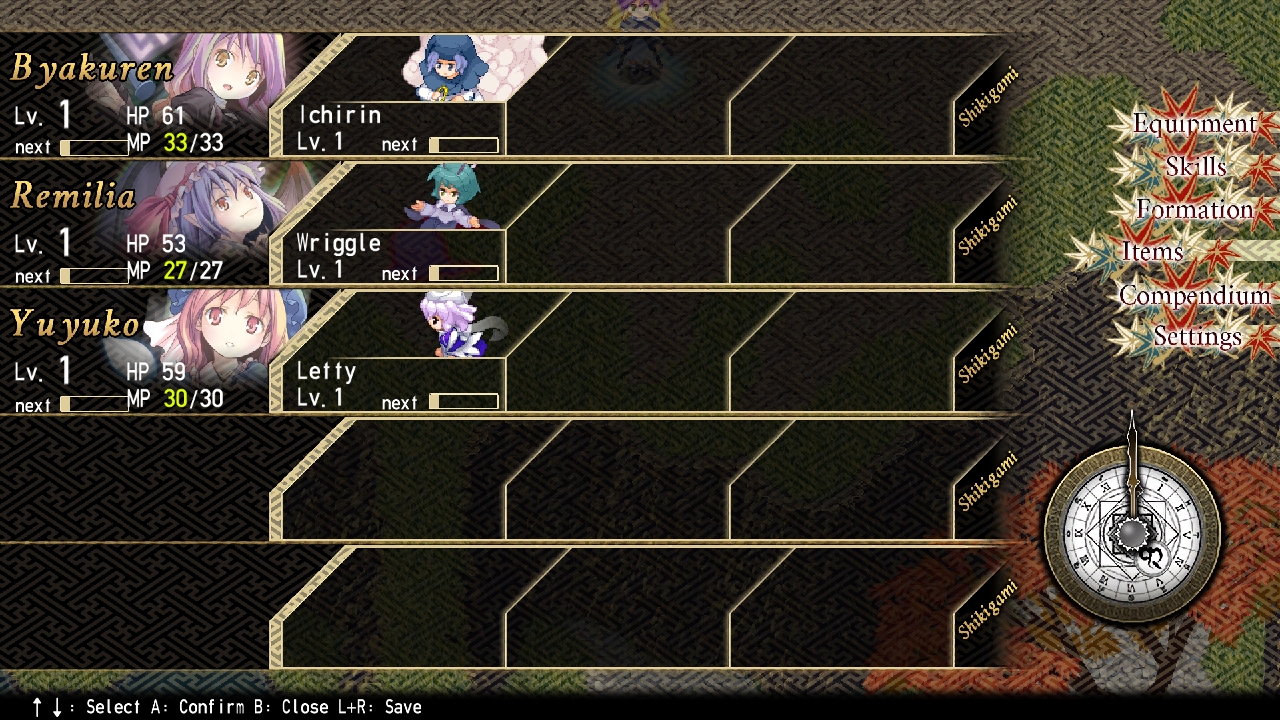Open the Equipment menu
The height and width of the screenshot is (720, 1280).
pos(1194,124)
